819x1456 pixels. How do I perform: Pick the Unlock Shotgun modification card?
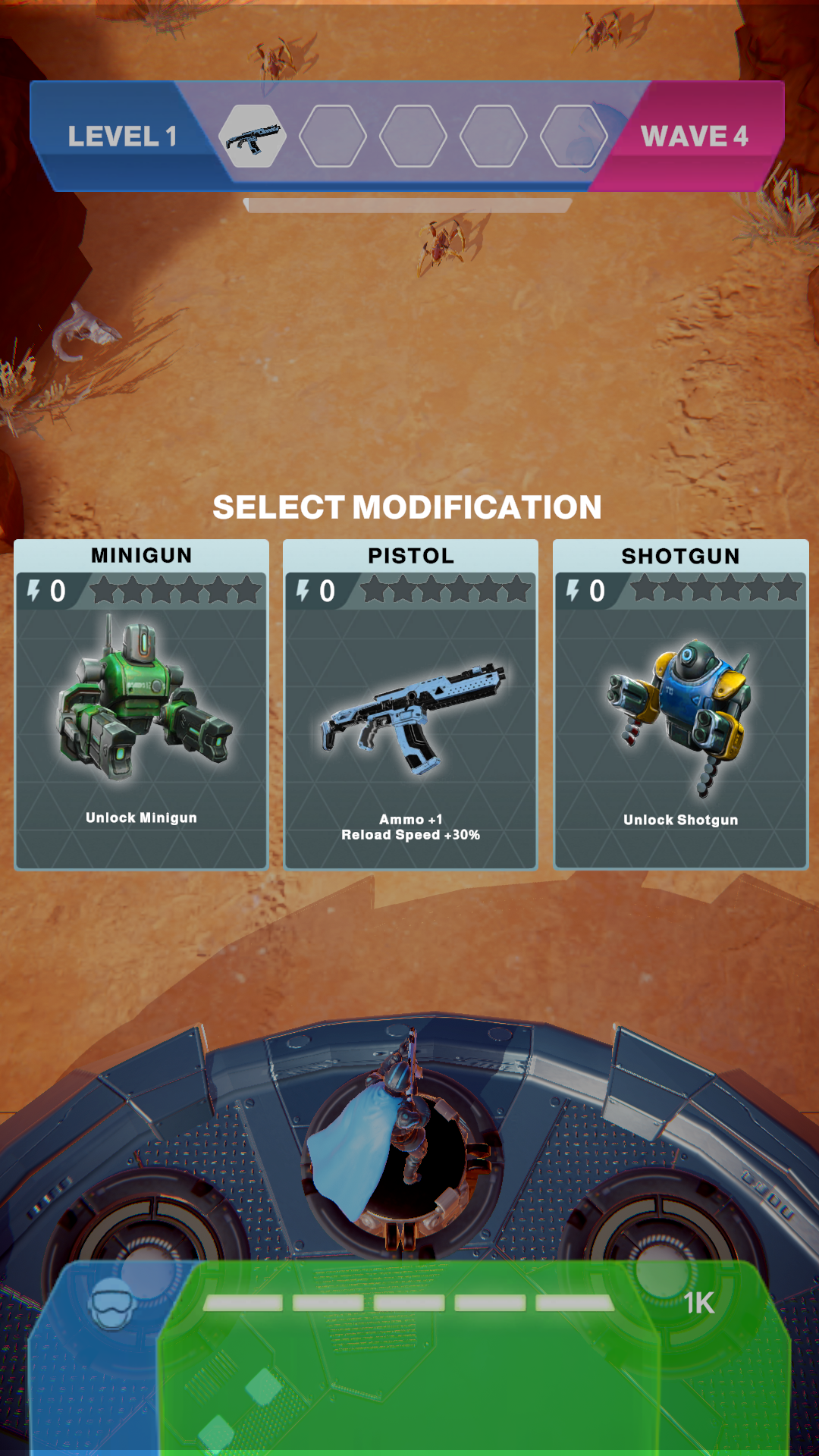click(x=680, y=704)
